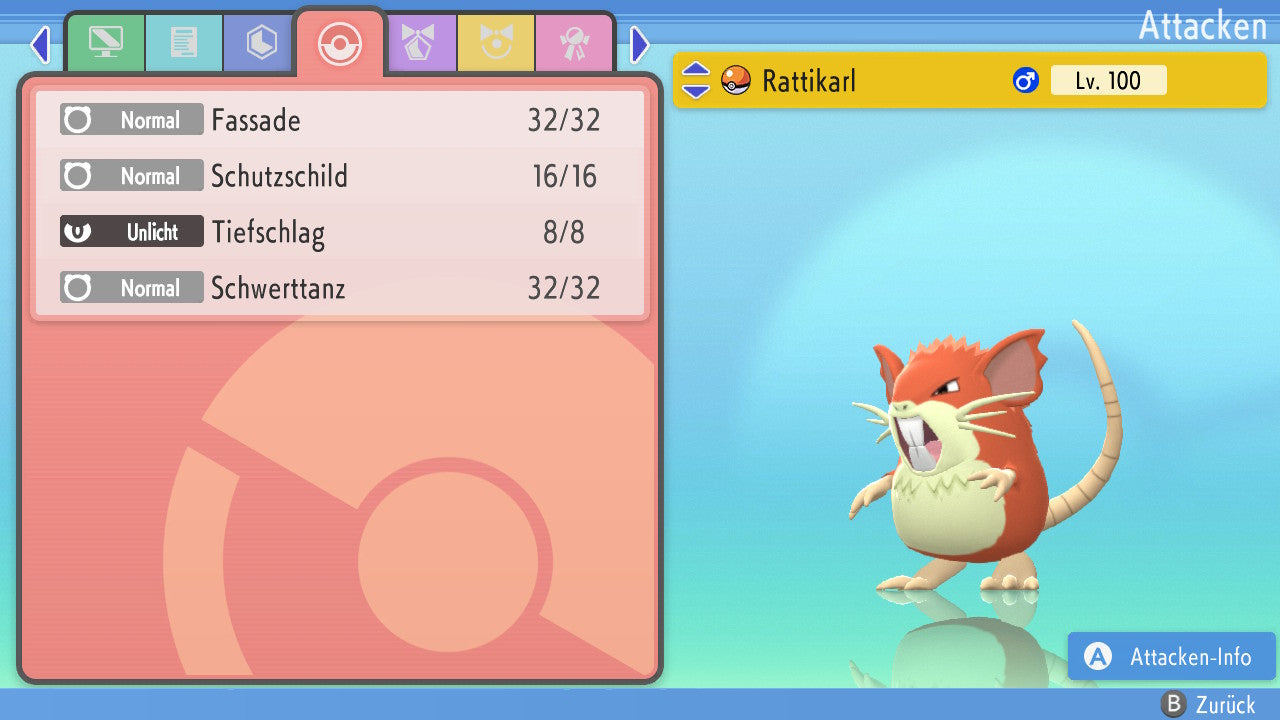Switch to the green monitor tab
Viewport: 1280px width, 720px height.
(105, 42)
